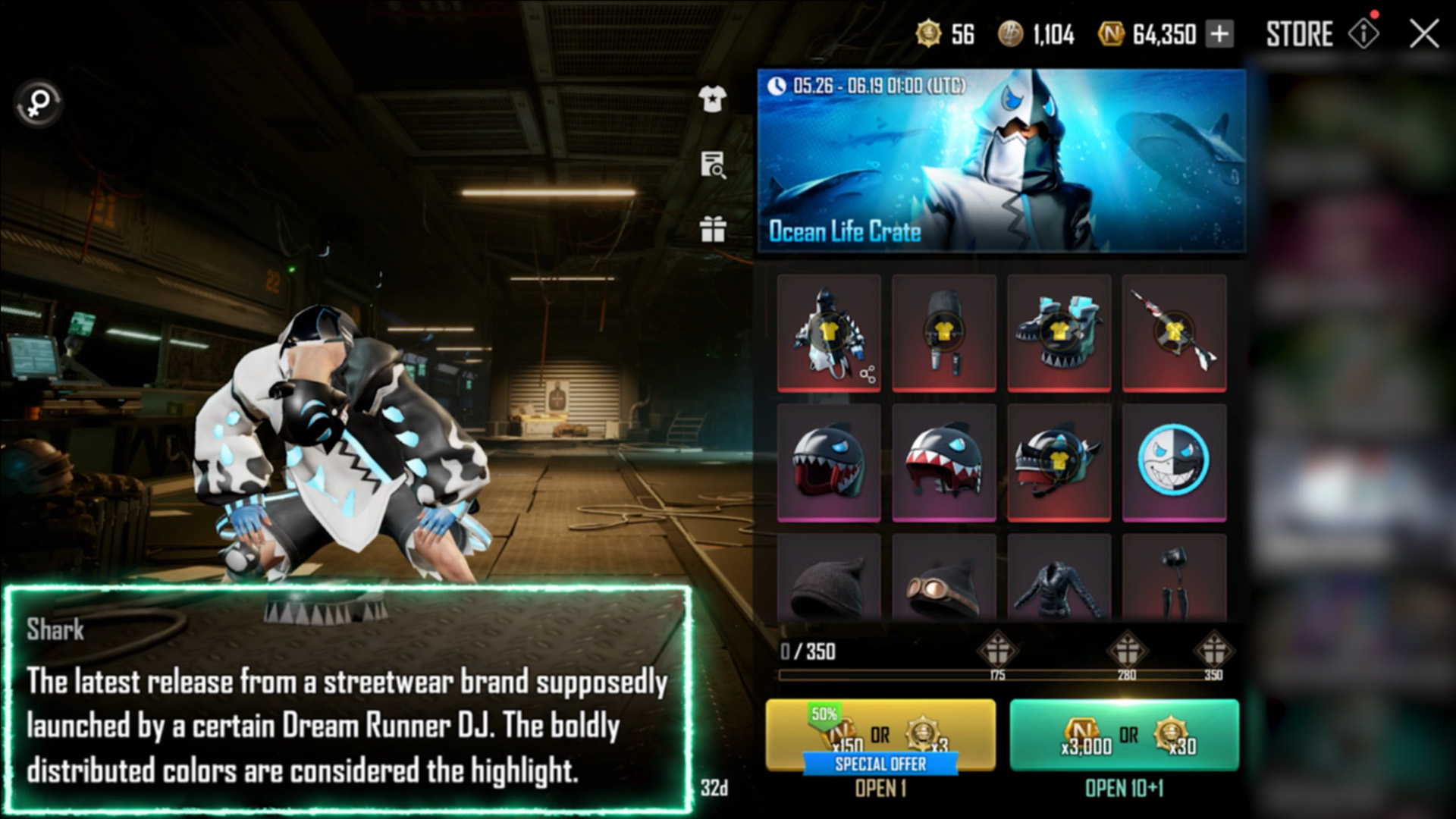Select the shark-tooth shoes item

(x=1059, y=333)
